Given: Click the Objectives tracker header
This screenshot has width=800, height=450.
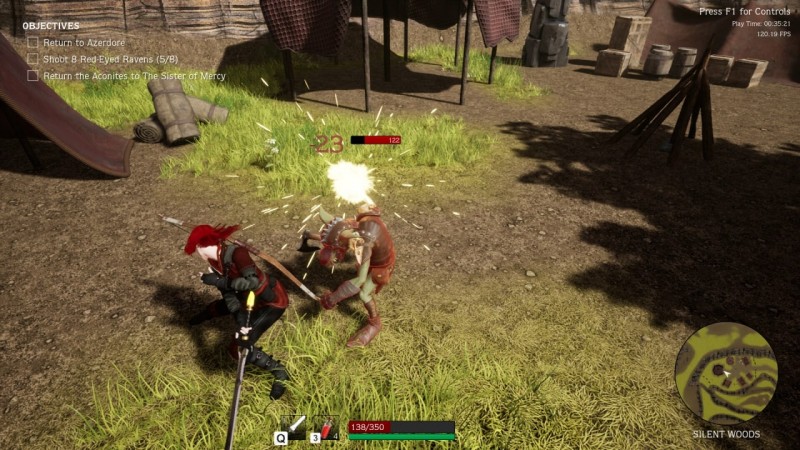Looking at the screenshot, I should click(x=51, y=26).
